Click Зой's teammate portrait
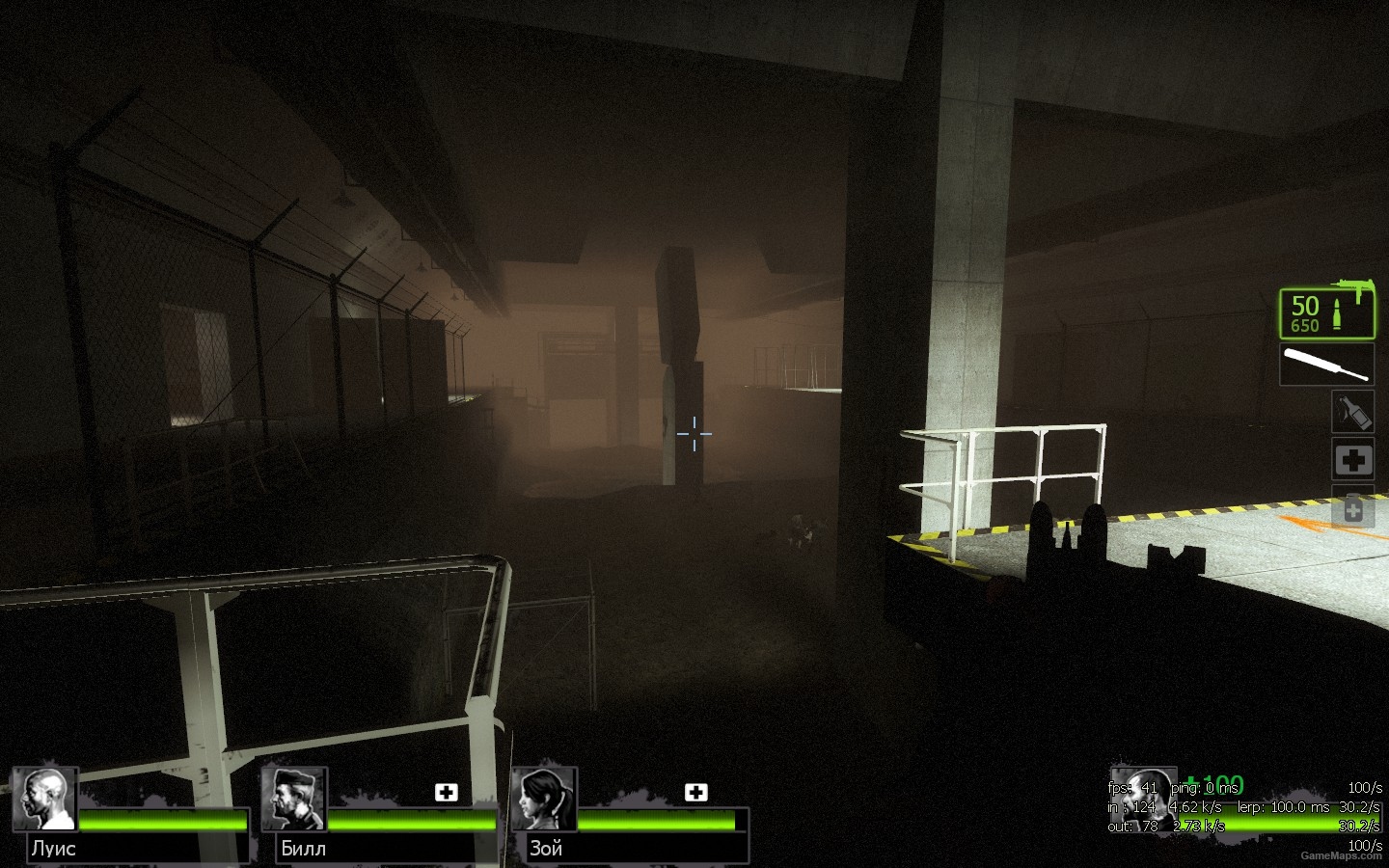 543,799
